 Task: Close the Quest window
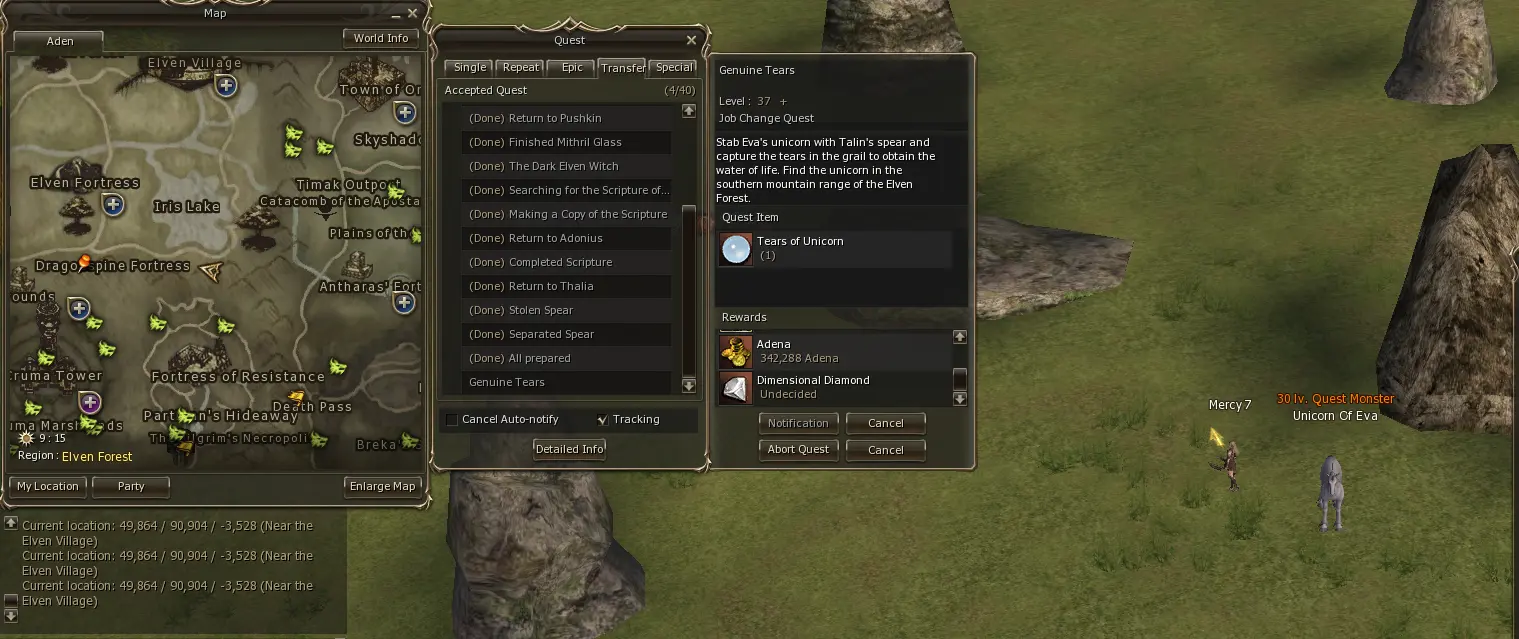(x=691, y=41)
